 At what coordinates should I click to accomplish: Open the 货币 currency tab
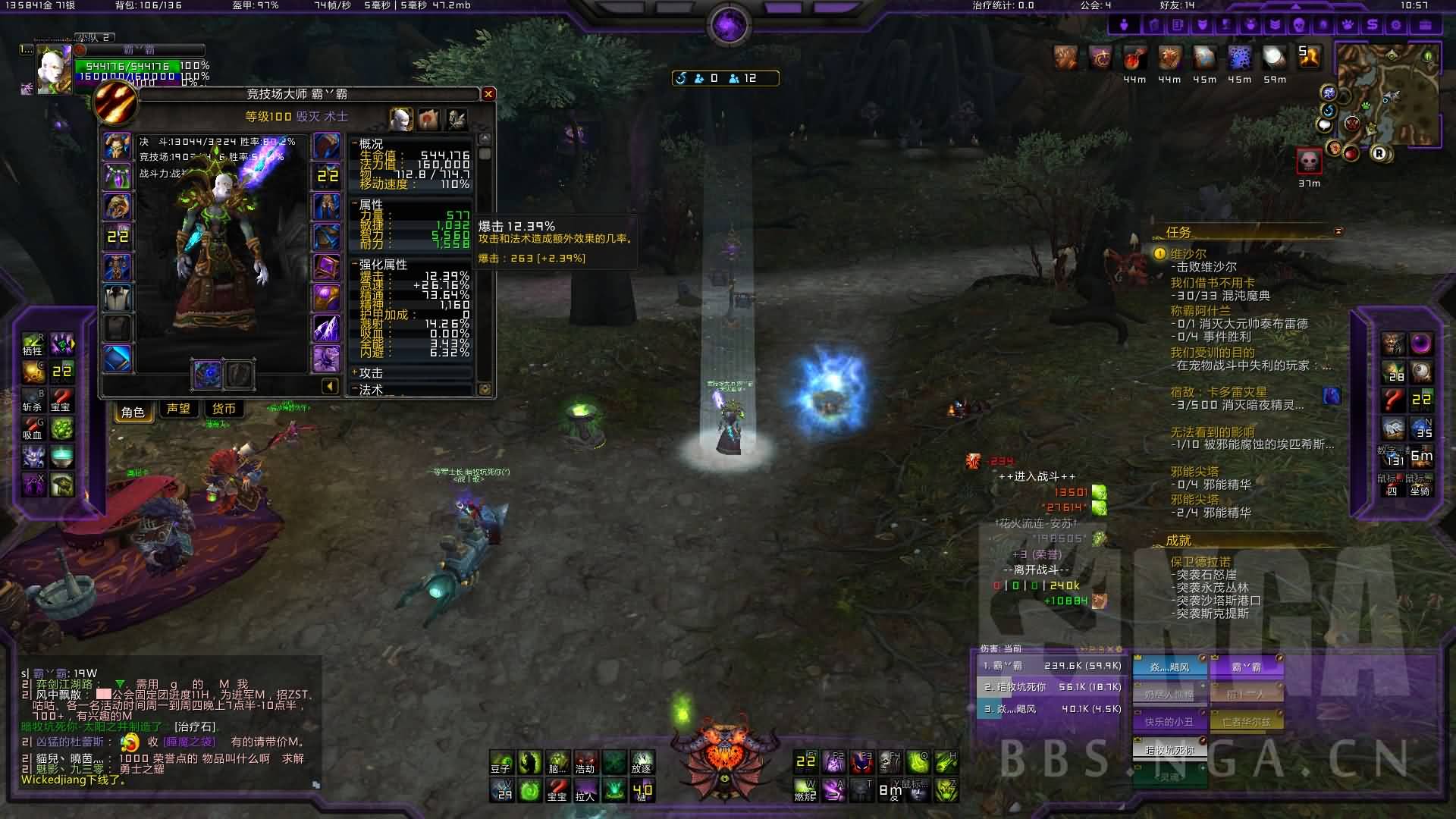point(224,409)
